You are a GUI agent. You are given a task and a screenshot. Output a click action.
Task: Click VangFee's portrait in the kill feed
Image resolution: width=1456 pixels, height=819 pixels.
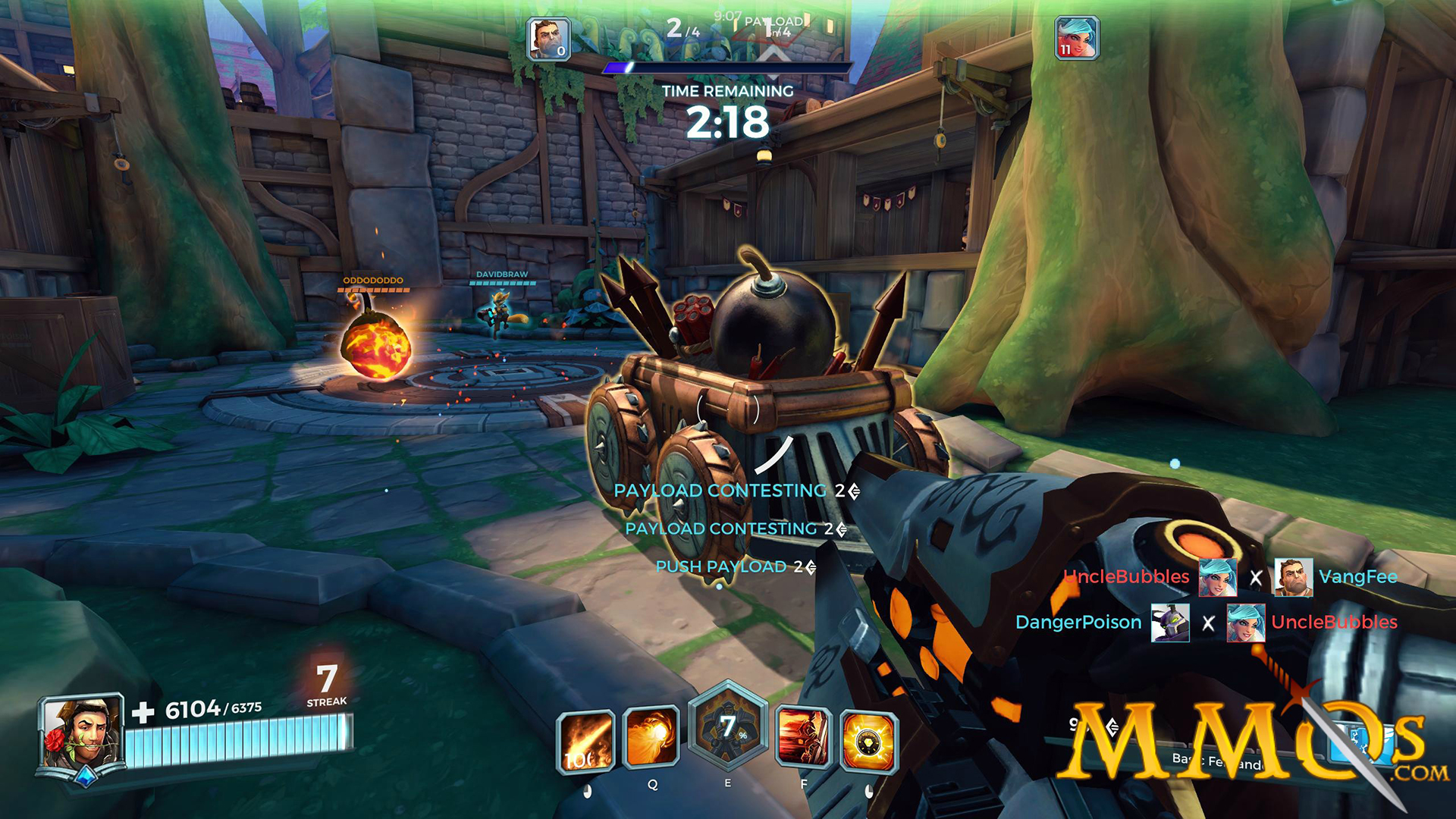click(1293, 577)
